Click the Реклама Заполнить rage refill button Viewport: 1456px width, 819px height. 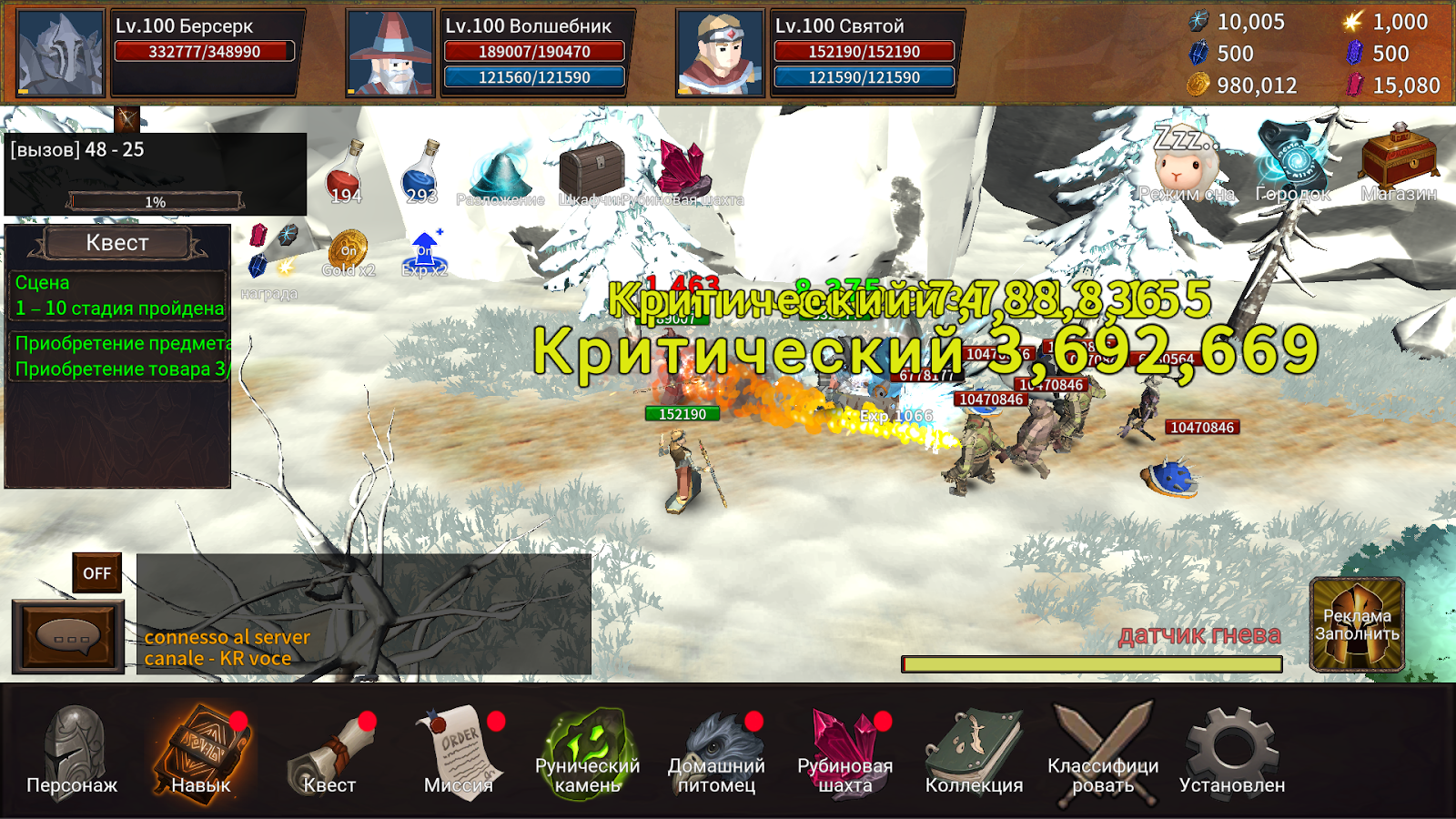(1357, 624)
